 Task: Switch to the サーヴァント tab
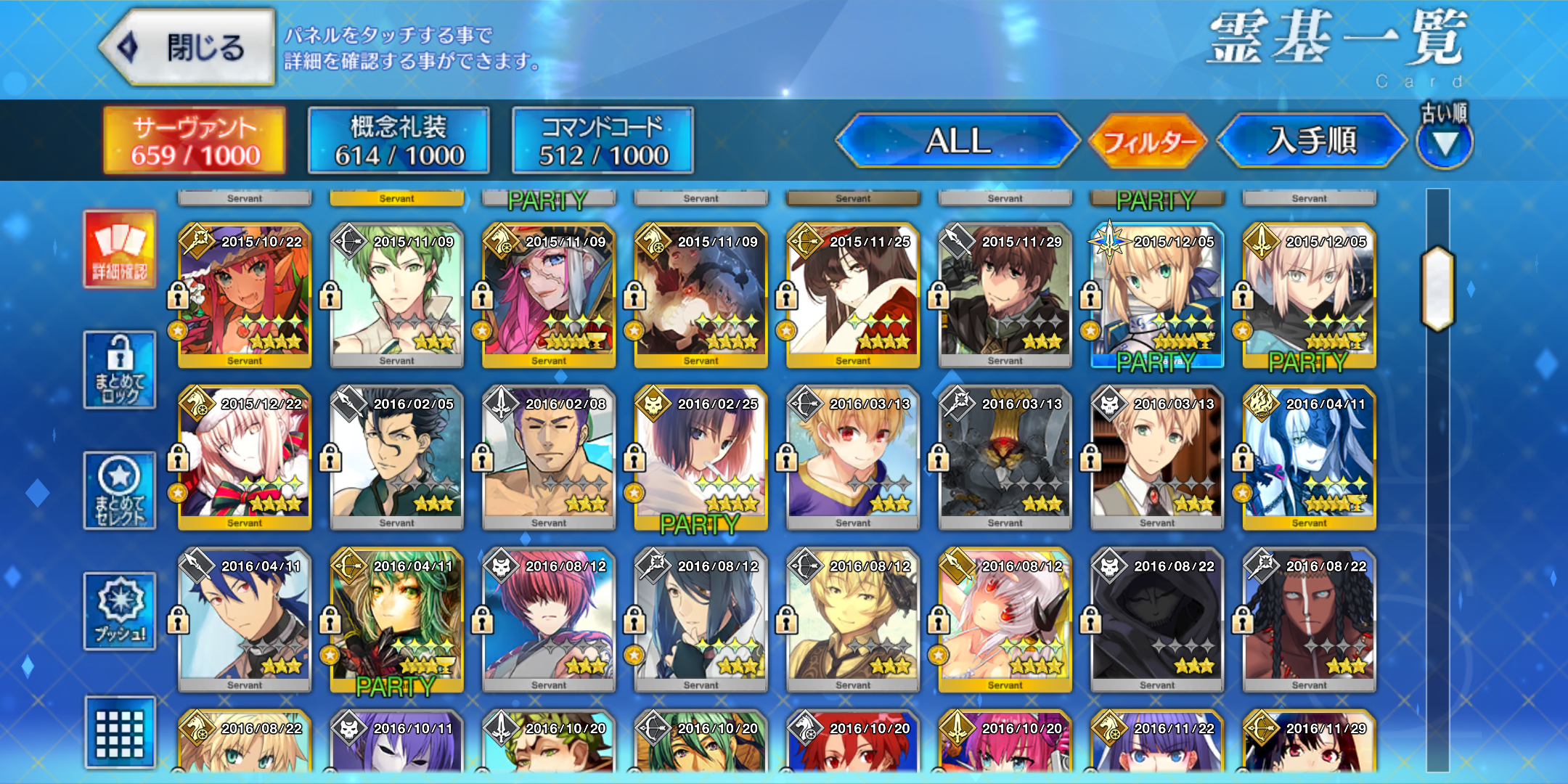tap(195, 140)
